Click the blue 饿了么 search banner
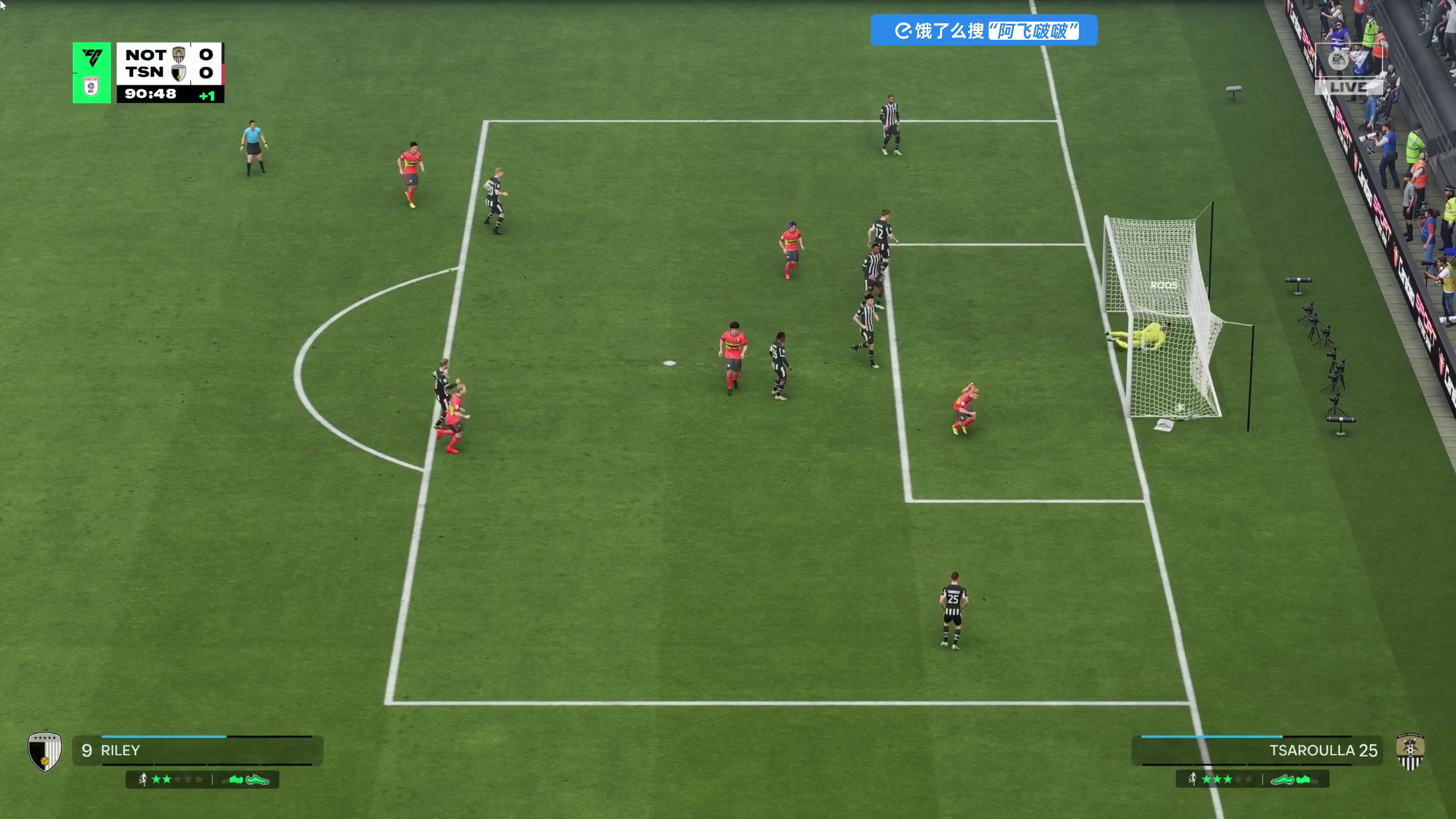The height and width of the screenshot is (819, 1456). click(x=983, y=30)
